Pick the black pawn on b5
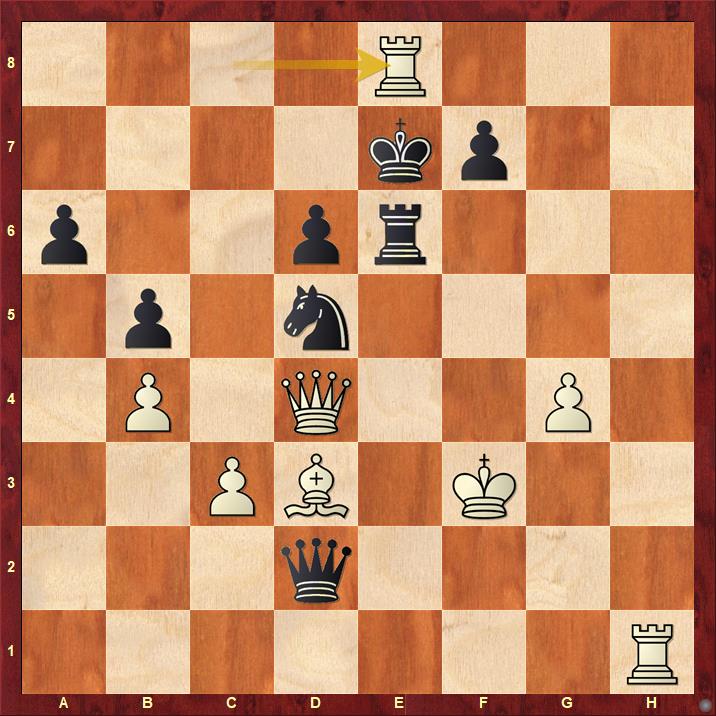 click(x=148, y=318)
